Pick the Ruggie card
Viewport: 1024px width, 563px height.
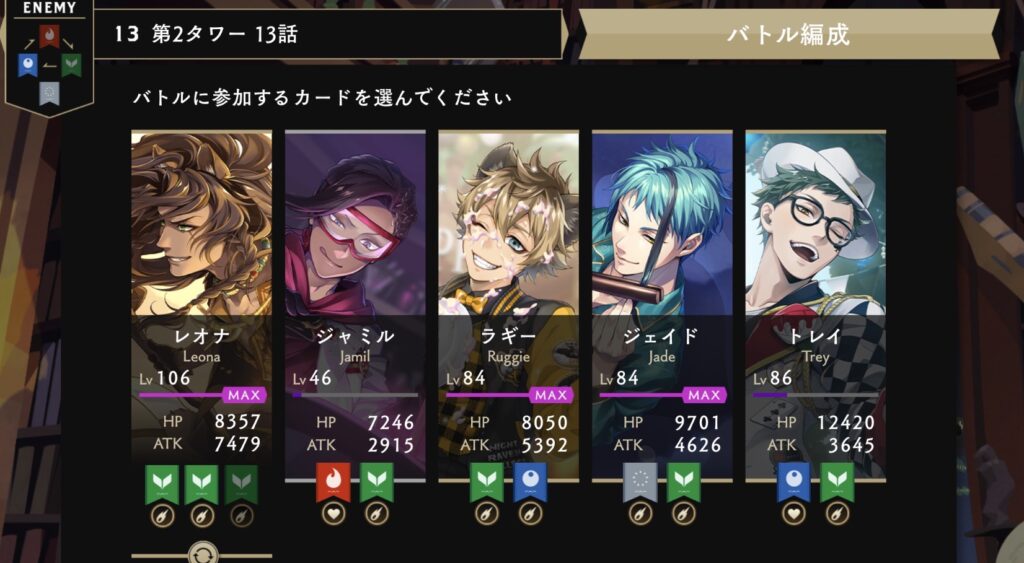click(x=508, y=300)
